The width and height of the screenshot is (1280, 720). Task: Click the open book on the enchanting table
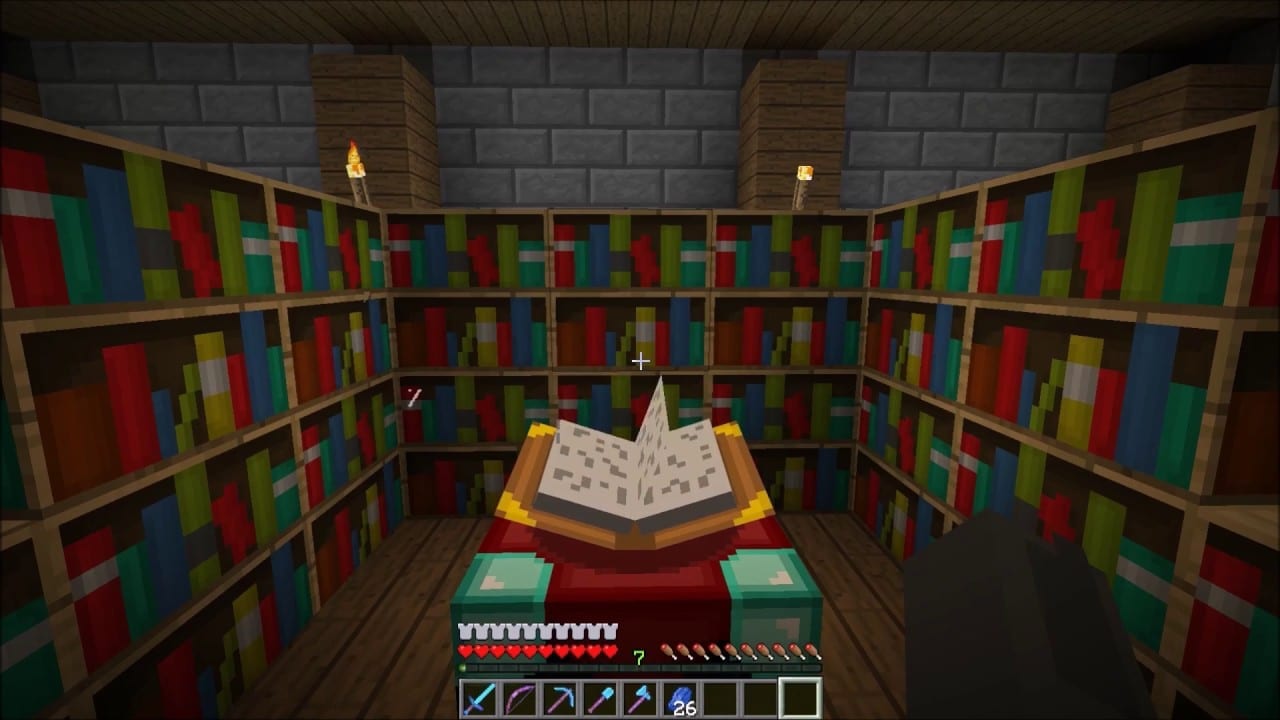click(640, 470)
